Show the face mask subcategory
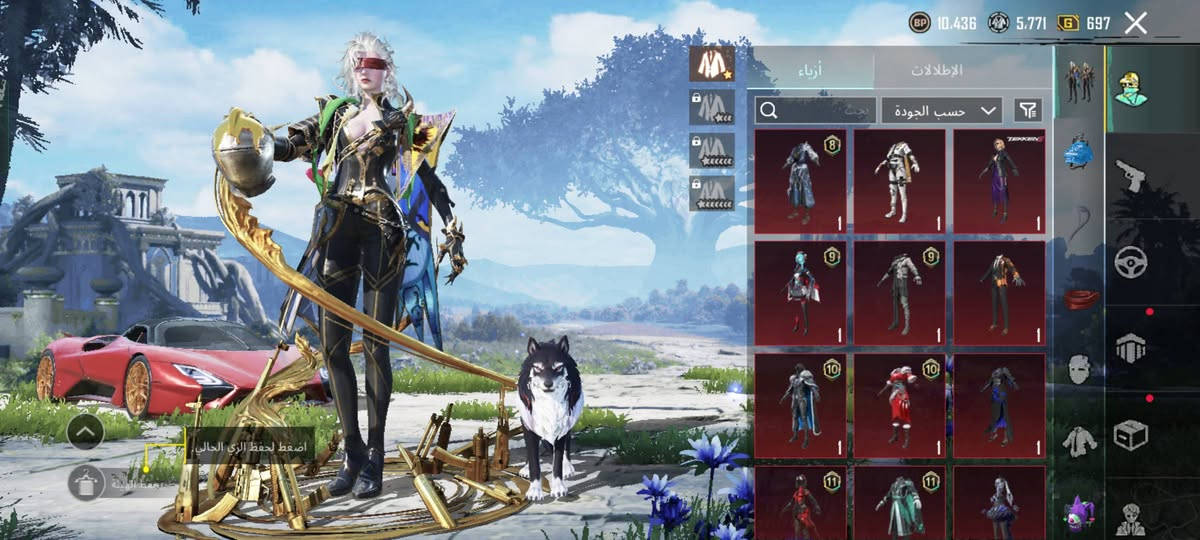The height and width of the screenshot is (540, 1200). [x=1078, y=370]
